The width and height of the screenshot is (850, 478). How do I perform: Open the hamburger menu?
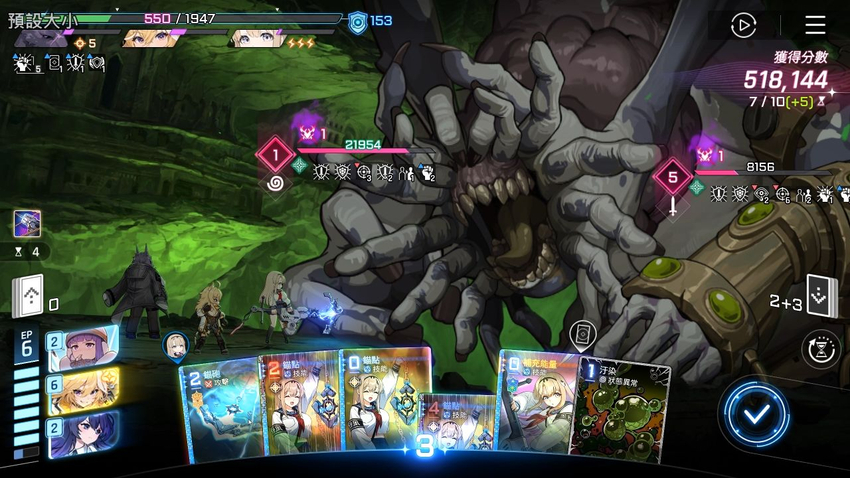[x=815, y=25]
